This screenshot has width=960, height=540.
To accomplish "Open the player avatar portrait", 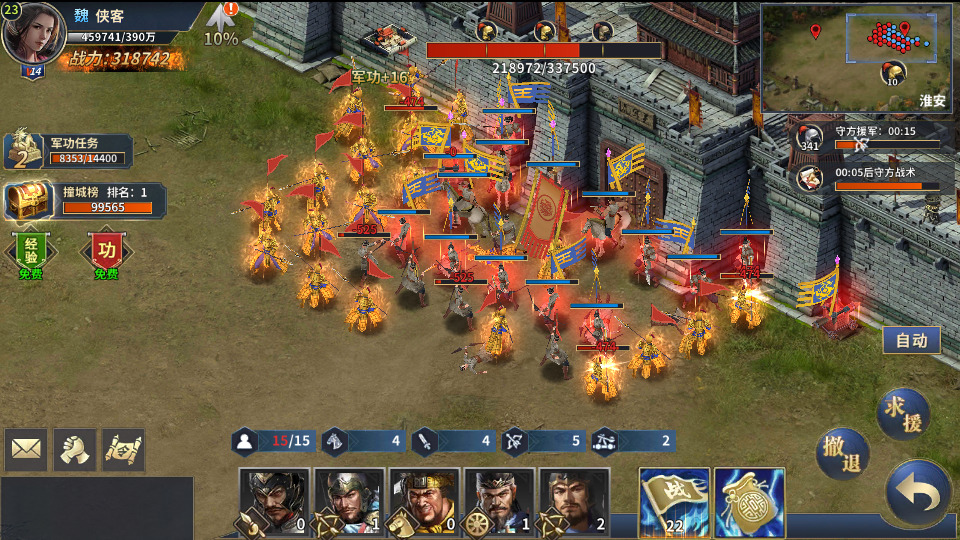I will point(33,35).
